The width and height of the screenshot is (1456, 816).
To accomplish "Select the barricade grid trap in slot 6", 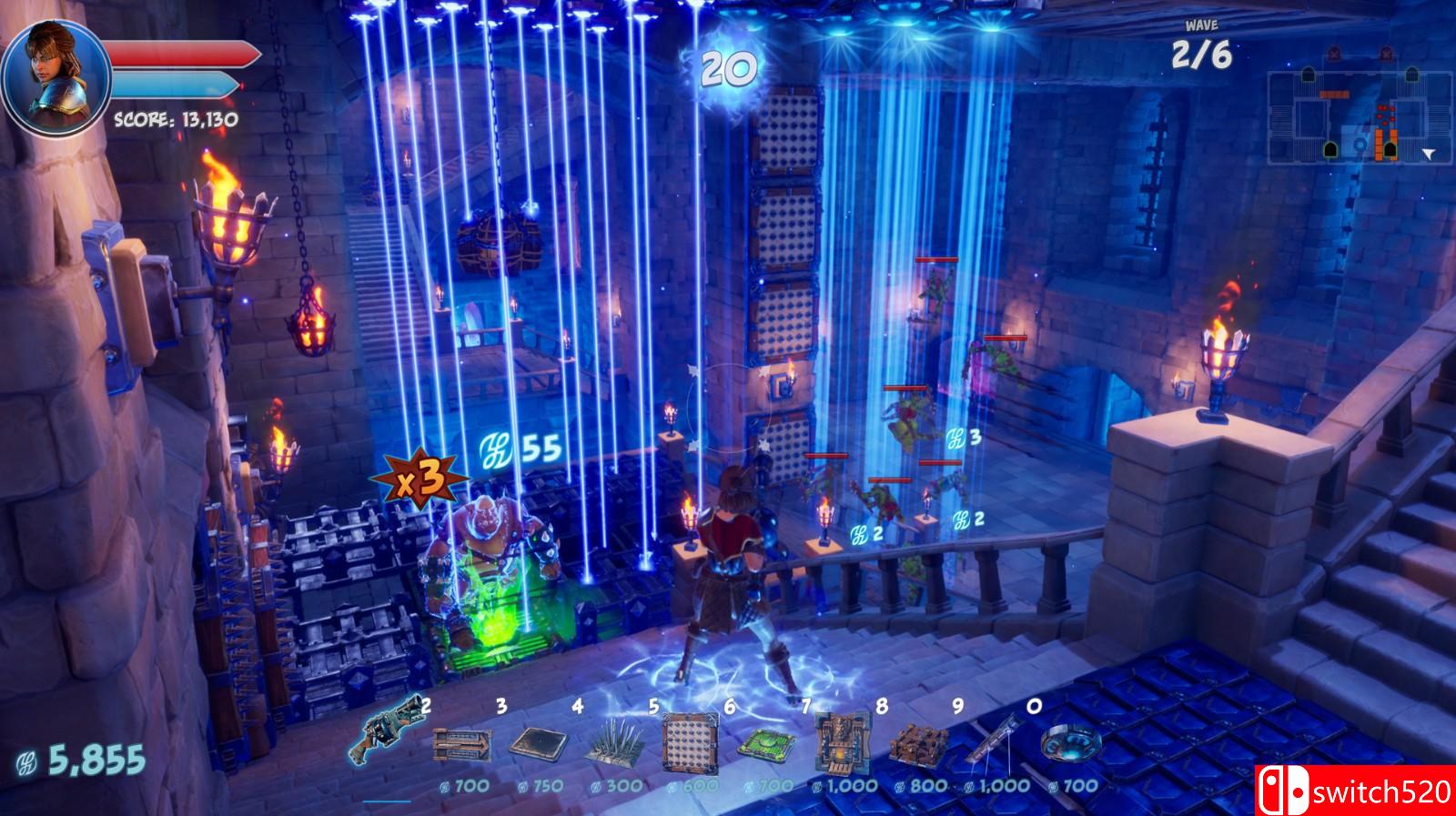I will point(692,739).
